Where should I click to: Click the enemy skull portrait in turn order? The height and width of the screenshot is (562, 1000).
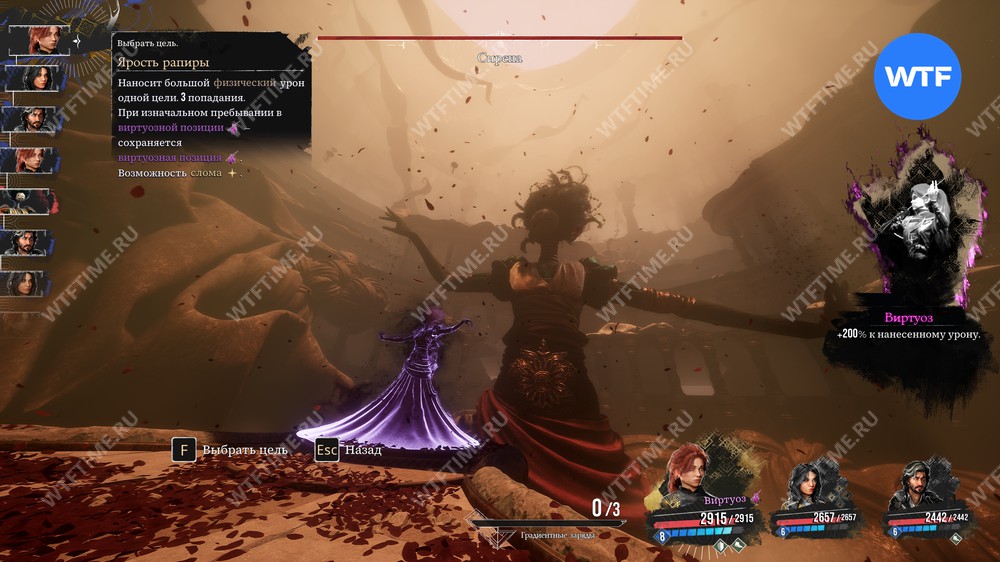[x=28, y=201]
